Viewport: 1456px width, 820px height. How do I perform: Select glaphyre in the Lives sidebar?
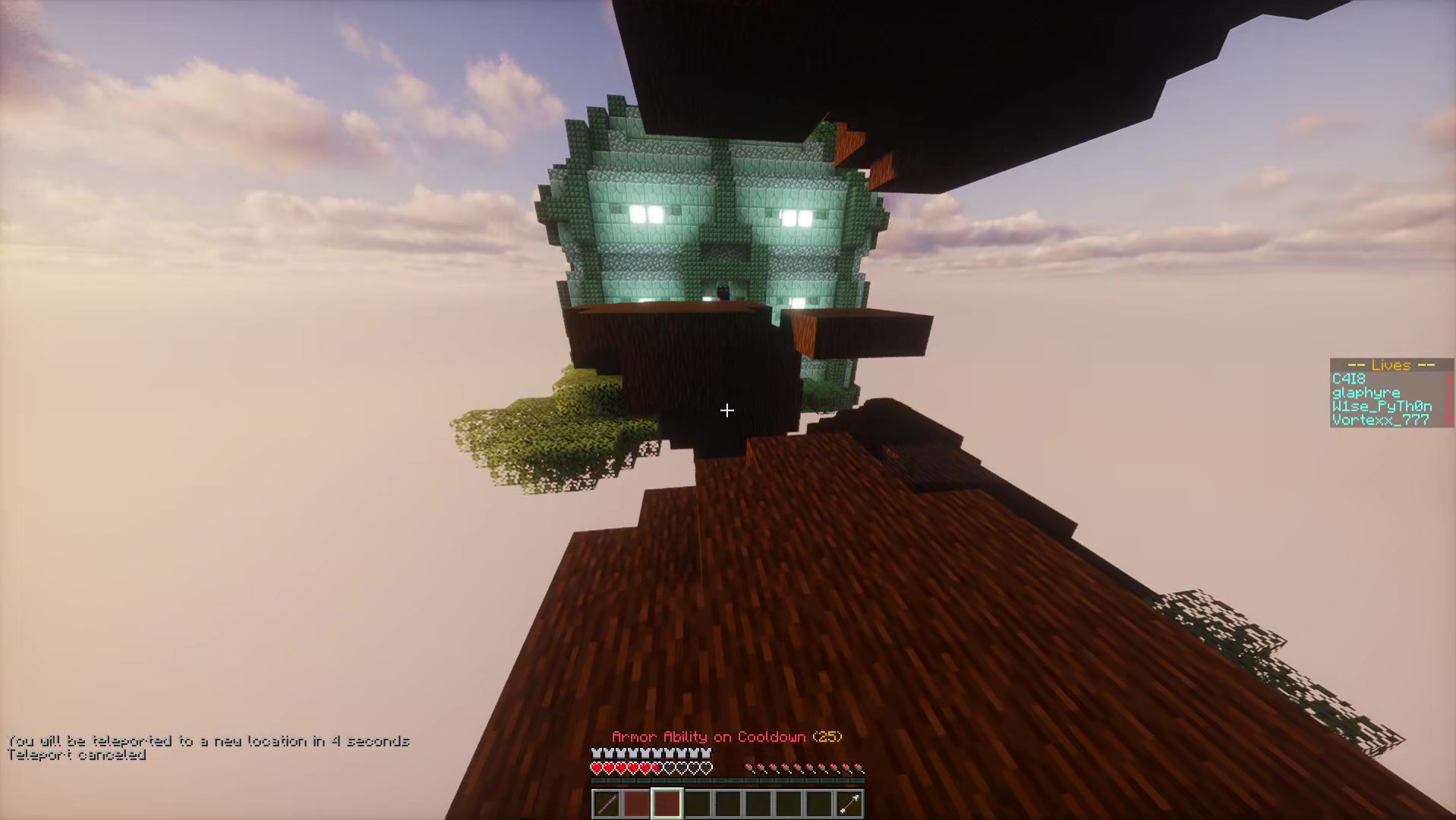pos(1366,393)
